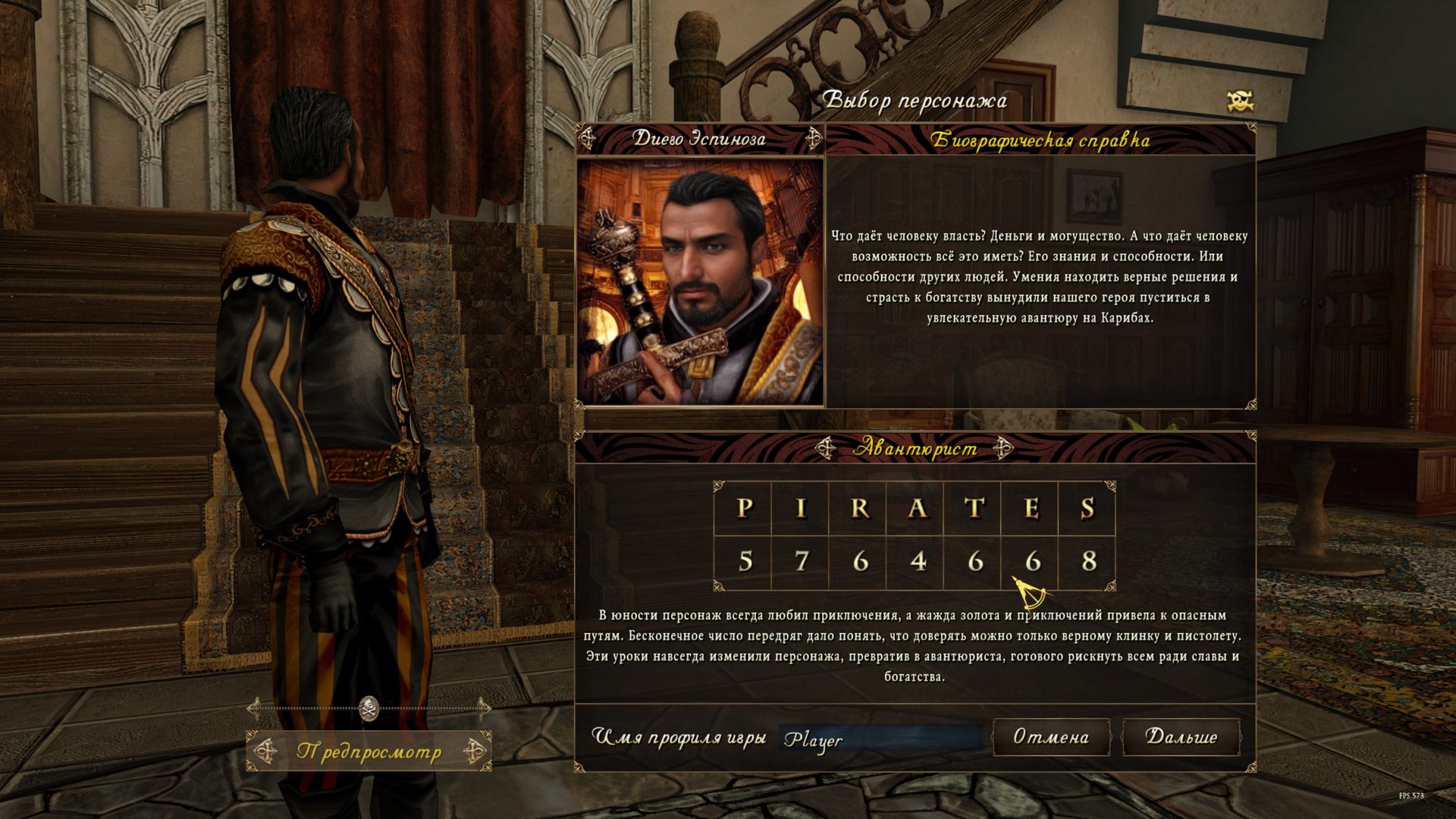Click the skull and crossbones icon
The height and width of the screenshot is (819, 1456).
(x=1240, y=101)
